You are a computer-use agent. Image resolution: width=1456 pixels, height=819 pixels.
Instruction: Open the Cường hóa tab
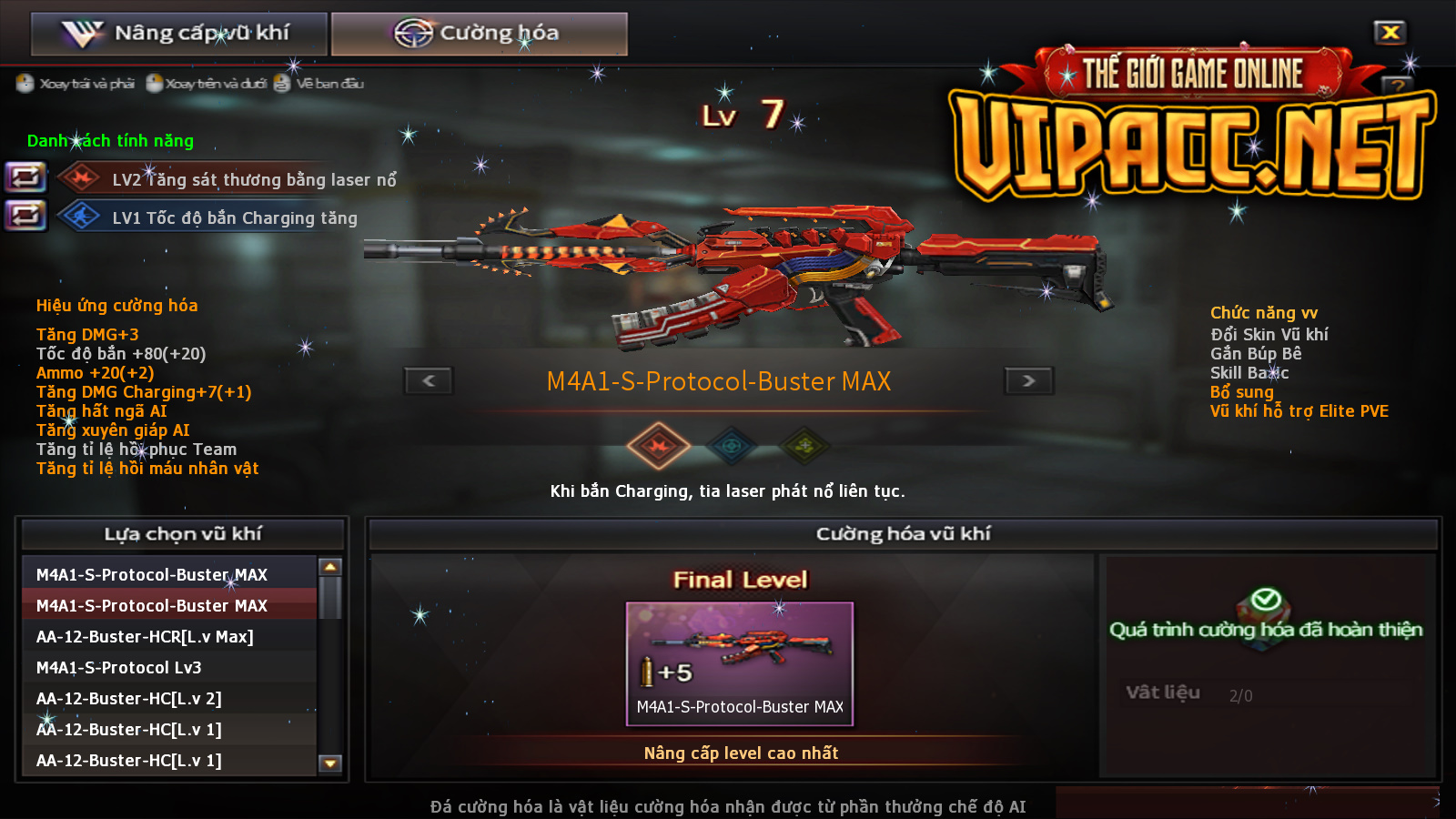tap(479, 34)
